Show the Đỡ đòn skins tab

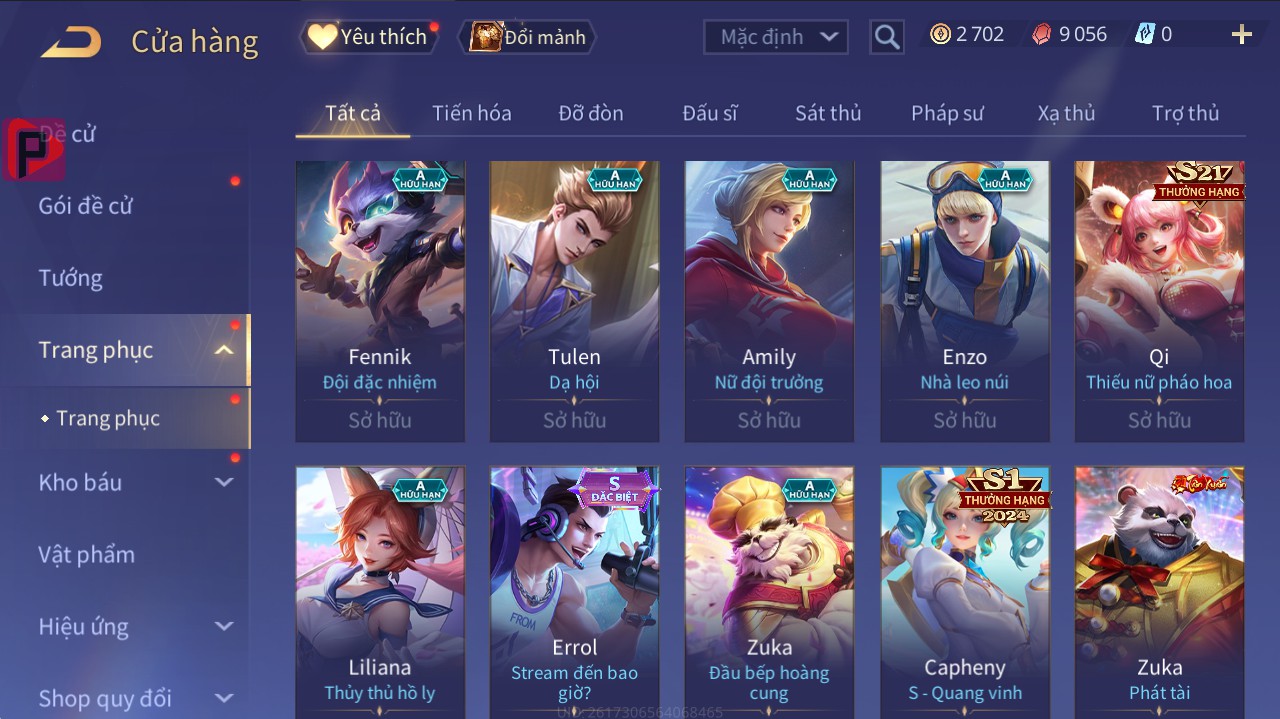(x=590, y=113)
